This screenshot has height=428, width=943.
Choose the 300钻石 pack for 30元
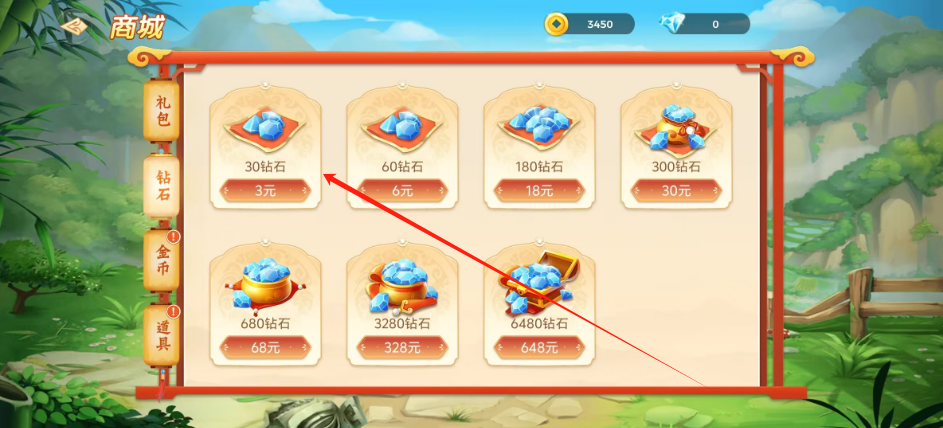pos(676,191)
